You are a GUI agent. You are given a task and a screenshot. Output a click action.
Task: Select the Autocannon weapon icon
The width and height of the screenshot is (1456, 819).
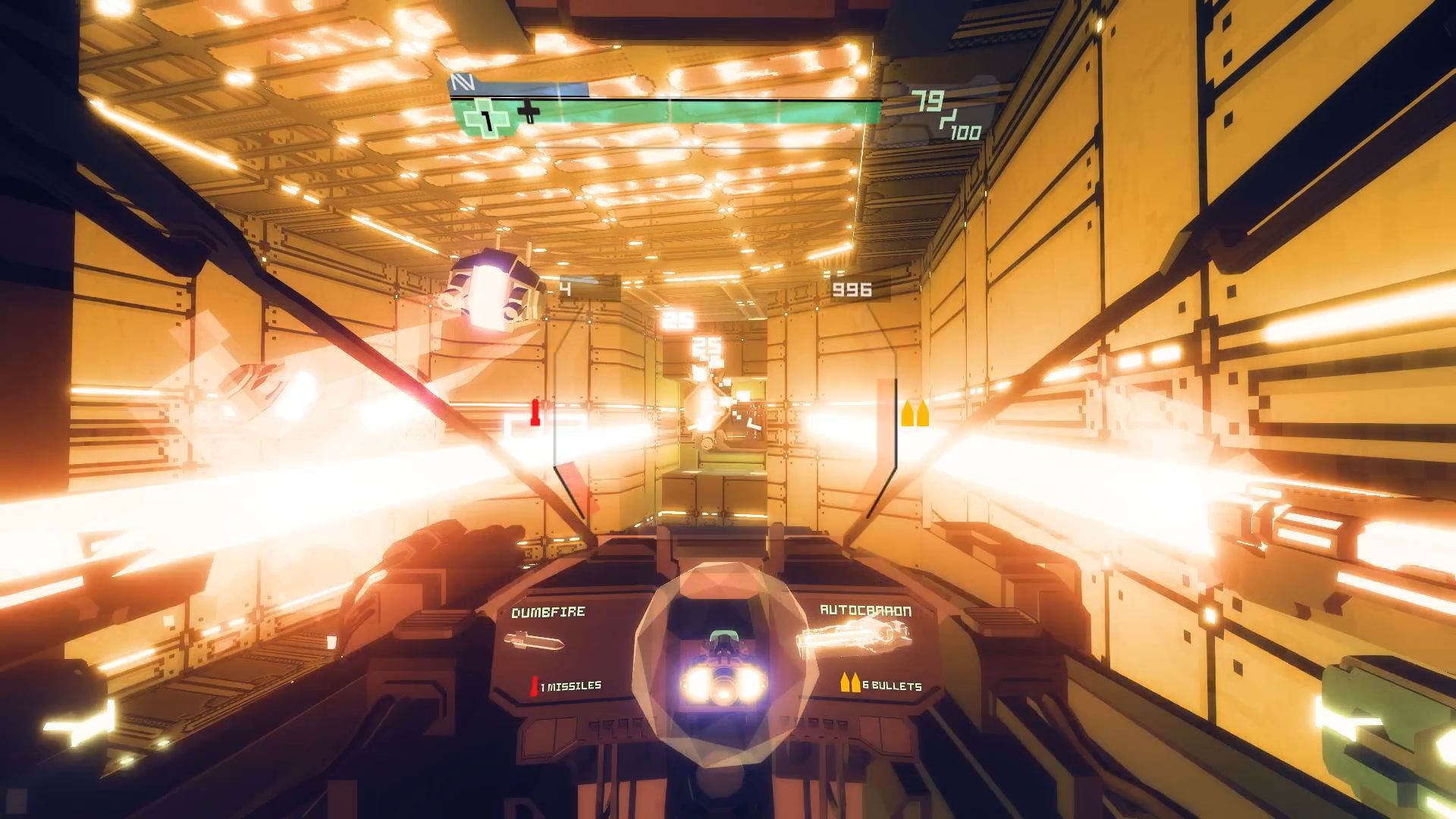coord(852,639)
